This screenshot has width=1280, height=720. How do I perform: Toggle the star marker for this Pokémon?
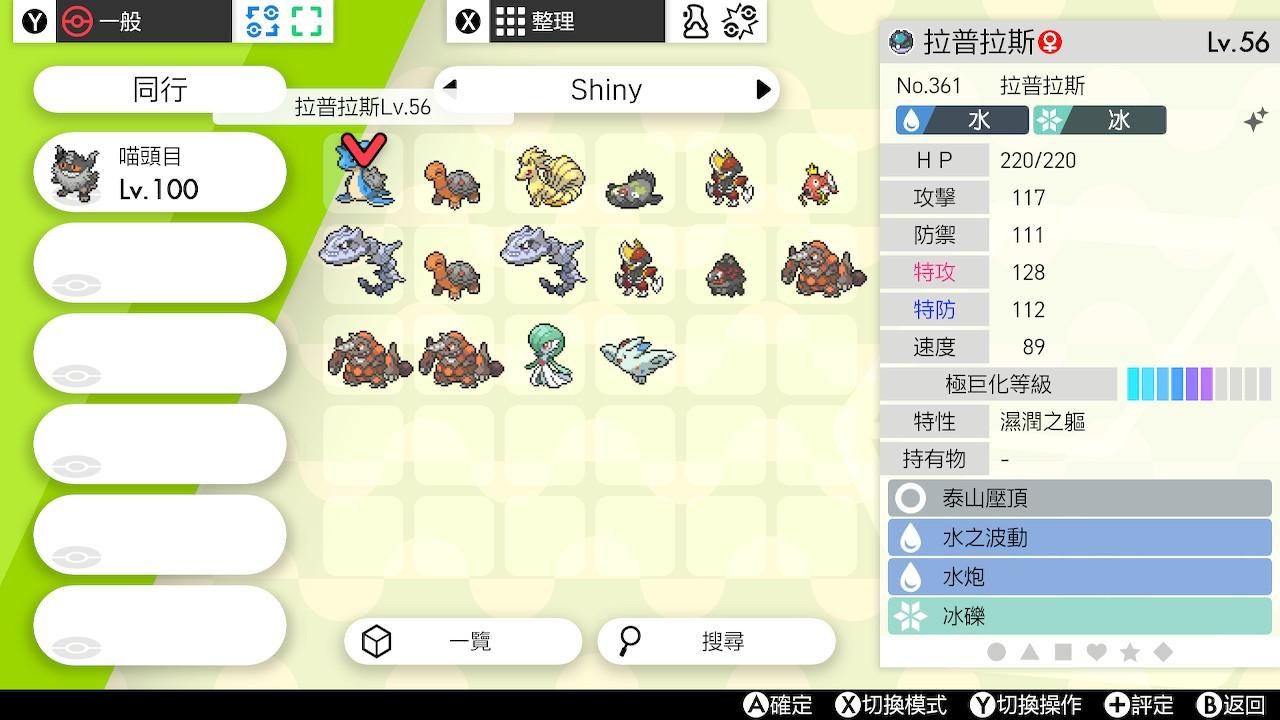pyautogui.click(x=1131, y=650)
